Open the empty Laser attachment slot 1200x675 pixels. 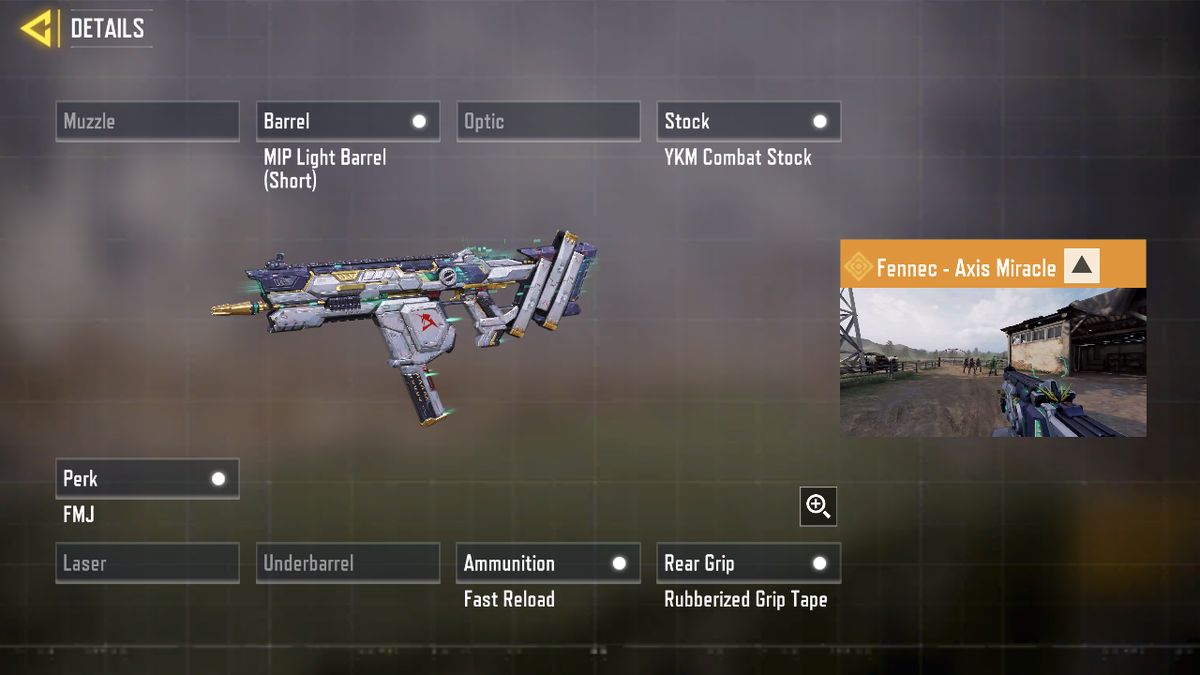[x=147, y=563]
